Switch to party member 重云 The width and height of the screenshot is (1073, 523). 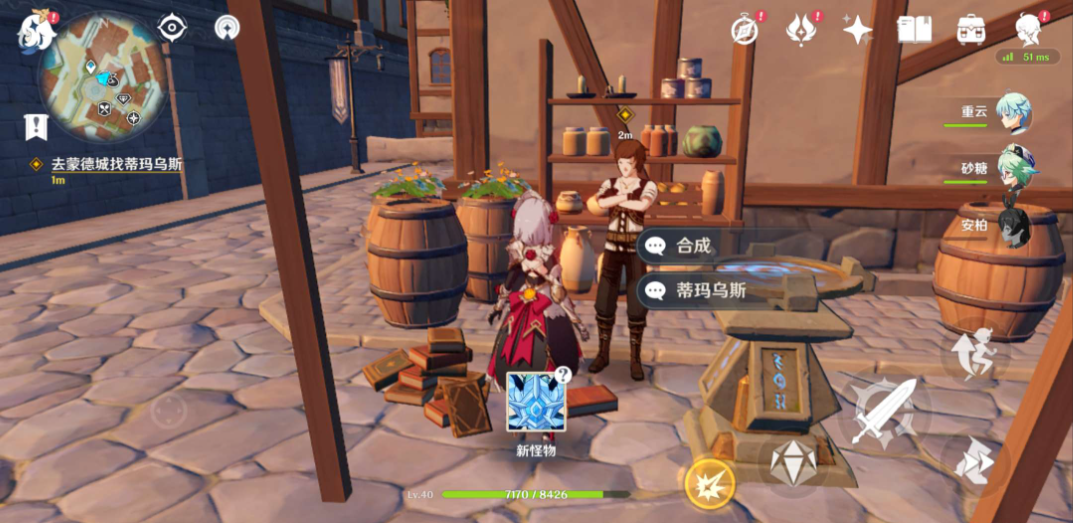pyautogui.click(x=1016, y=113)
